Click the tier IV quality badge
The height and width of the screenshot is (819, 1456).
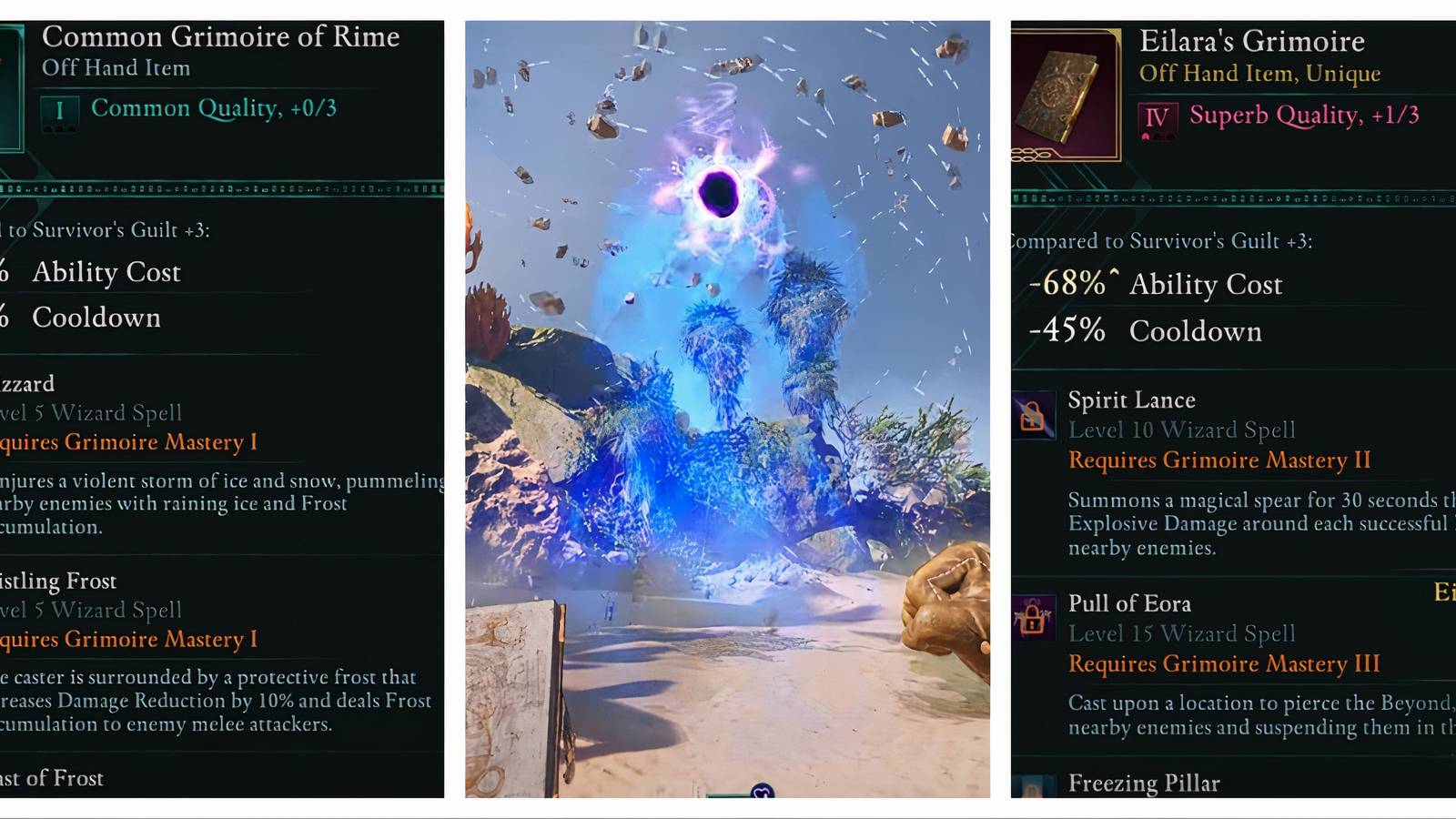[1158, 116]
